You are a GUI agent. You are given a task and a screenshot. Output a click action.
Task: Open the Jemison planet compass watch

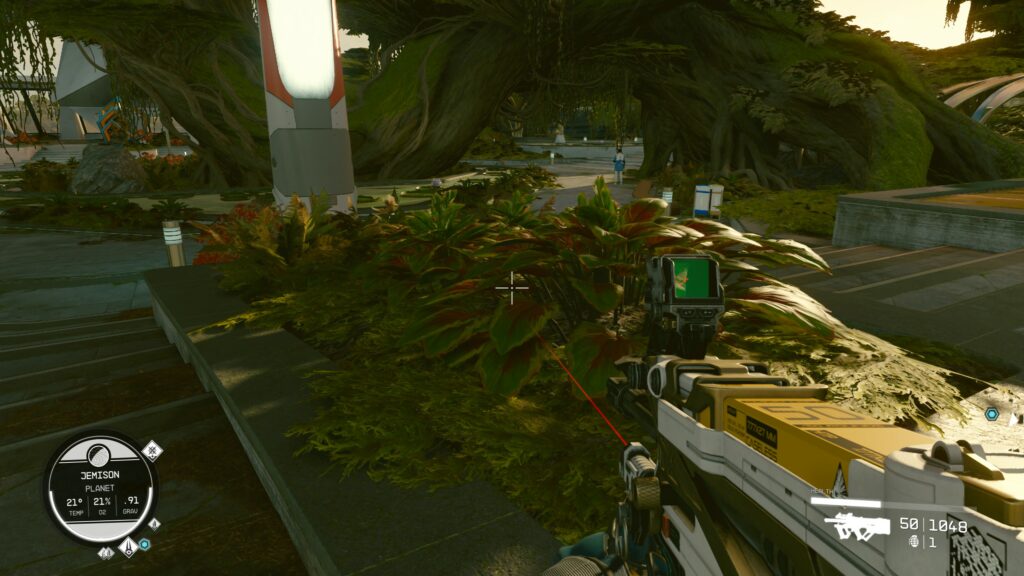(100, 487)
